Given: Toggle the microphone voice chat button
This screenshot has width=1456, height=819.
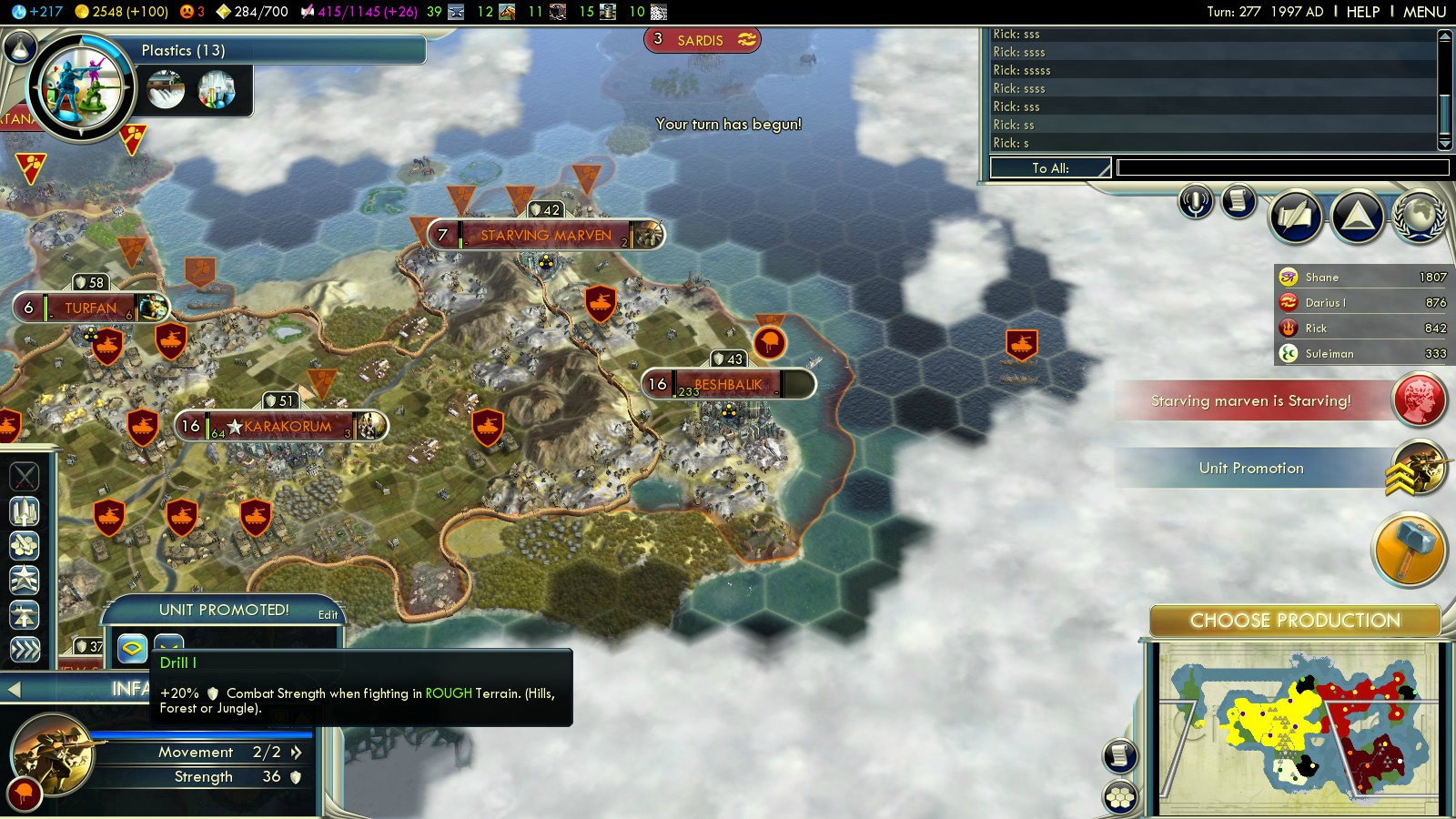Looking at the screenshot, I should point(1196,201).
